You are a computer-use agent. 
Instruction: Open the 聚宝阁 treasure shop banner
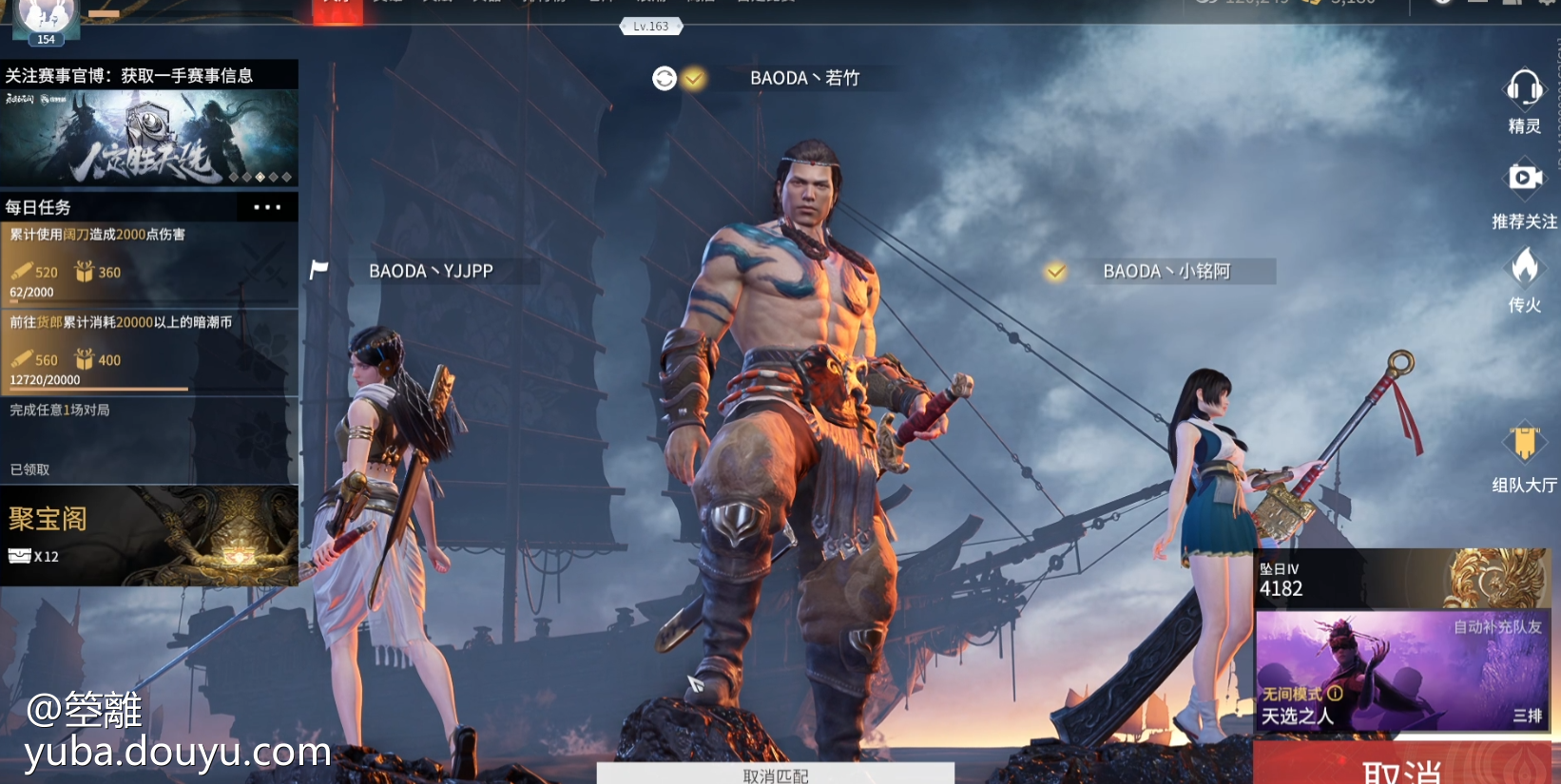coord(149,536)
